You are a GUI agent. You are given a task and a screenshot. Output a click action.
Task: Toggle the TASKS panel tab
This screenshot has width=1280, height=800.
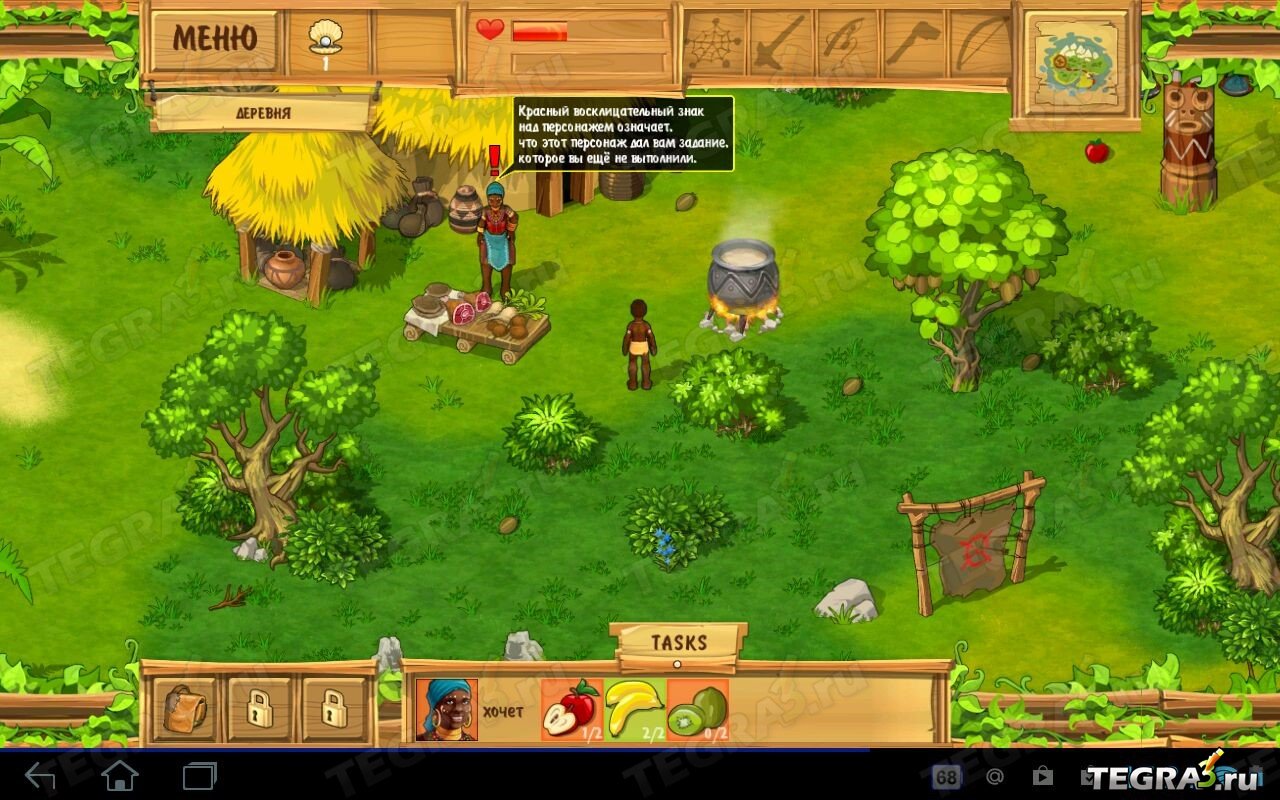(x=679, y=643)
